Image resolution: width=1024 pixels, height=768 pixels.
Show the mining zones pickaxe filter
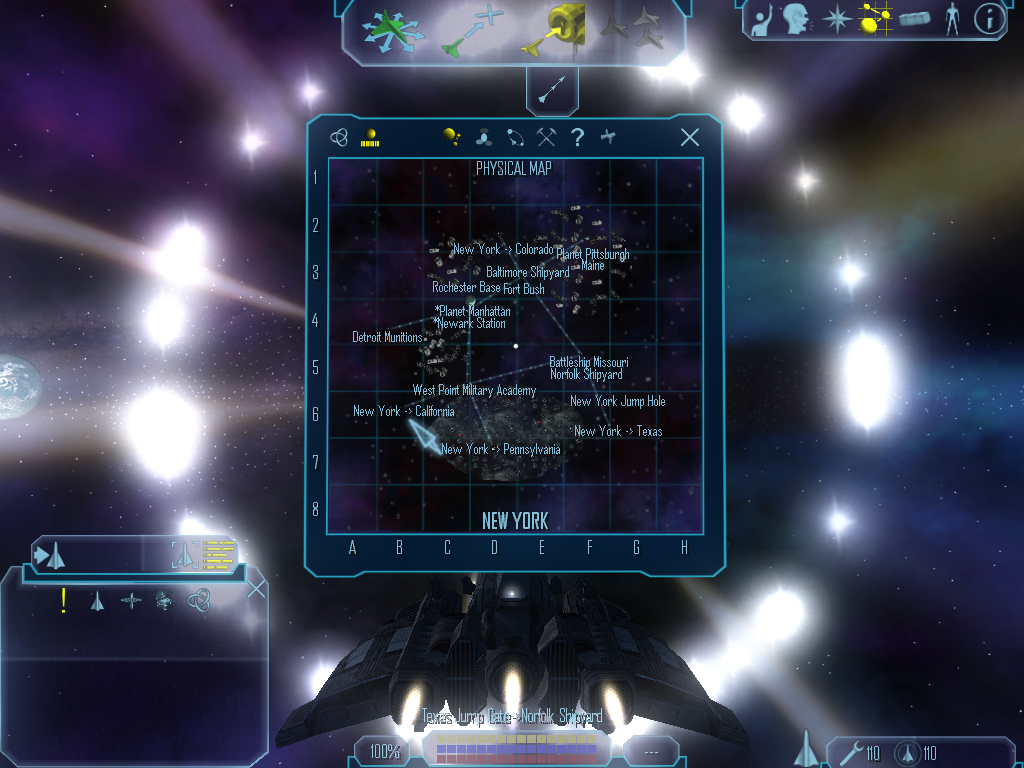coord(546,138)
